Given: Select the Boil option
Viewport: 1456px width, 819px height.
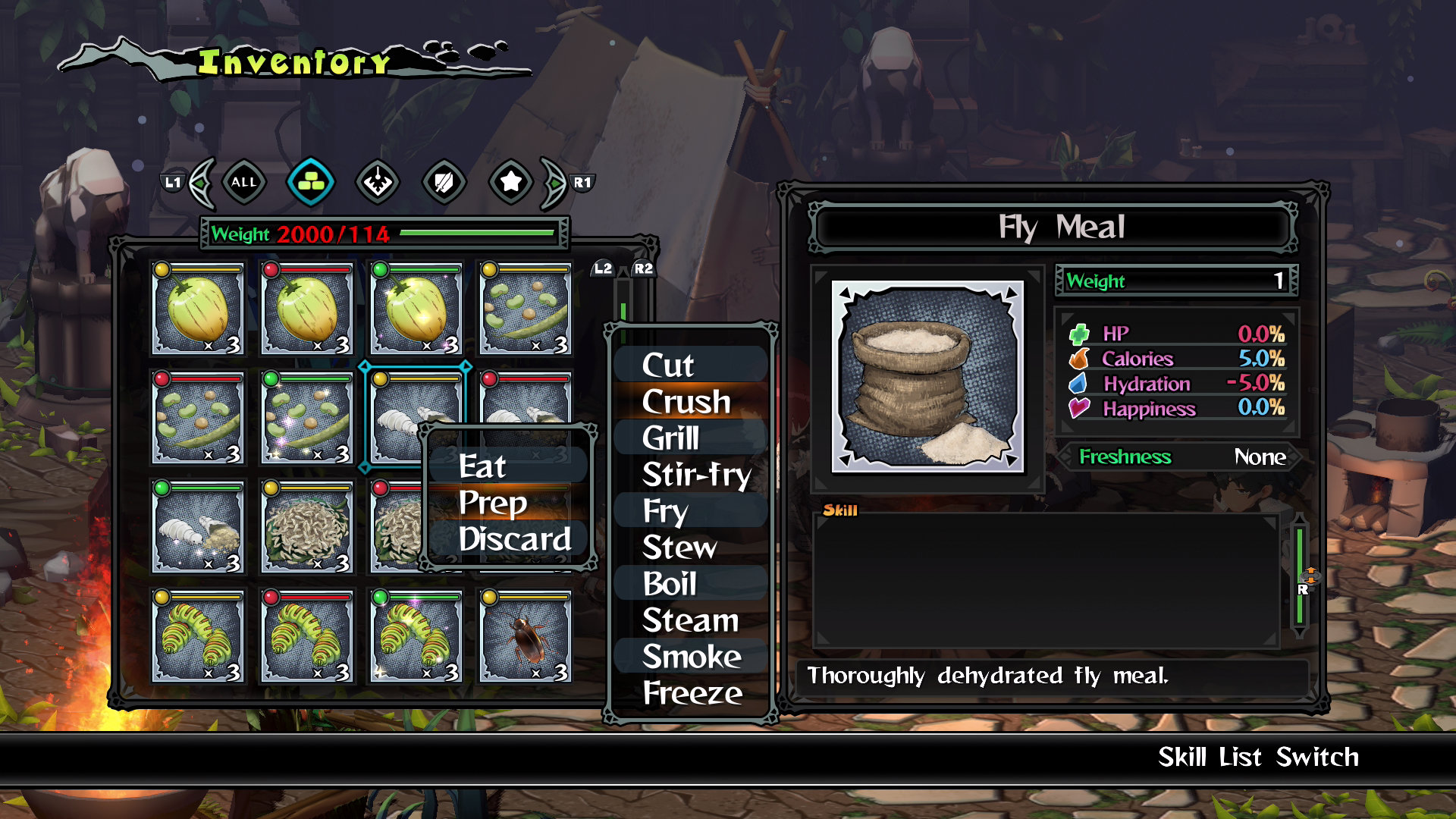Looking at the screenshot, I should [x=670, y=583].
